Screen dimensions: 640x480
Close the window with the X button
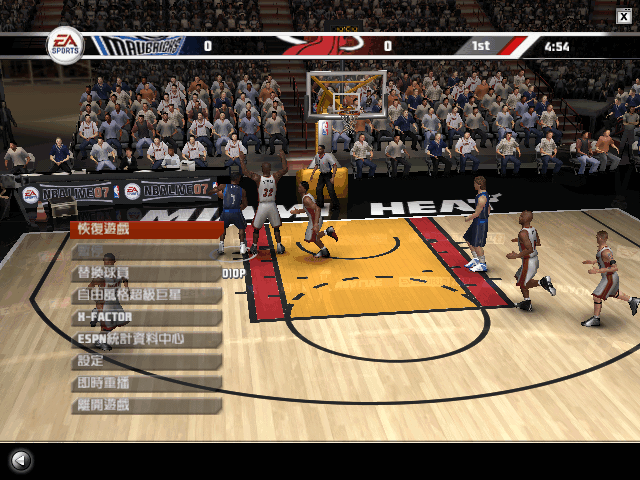[x=623, y=13]
